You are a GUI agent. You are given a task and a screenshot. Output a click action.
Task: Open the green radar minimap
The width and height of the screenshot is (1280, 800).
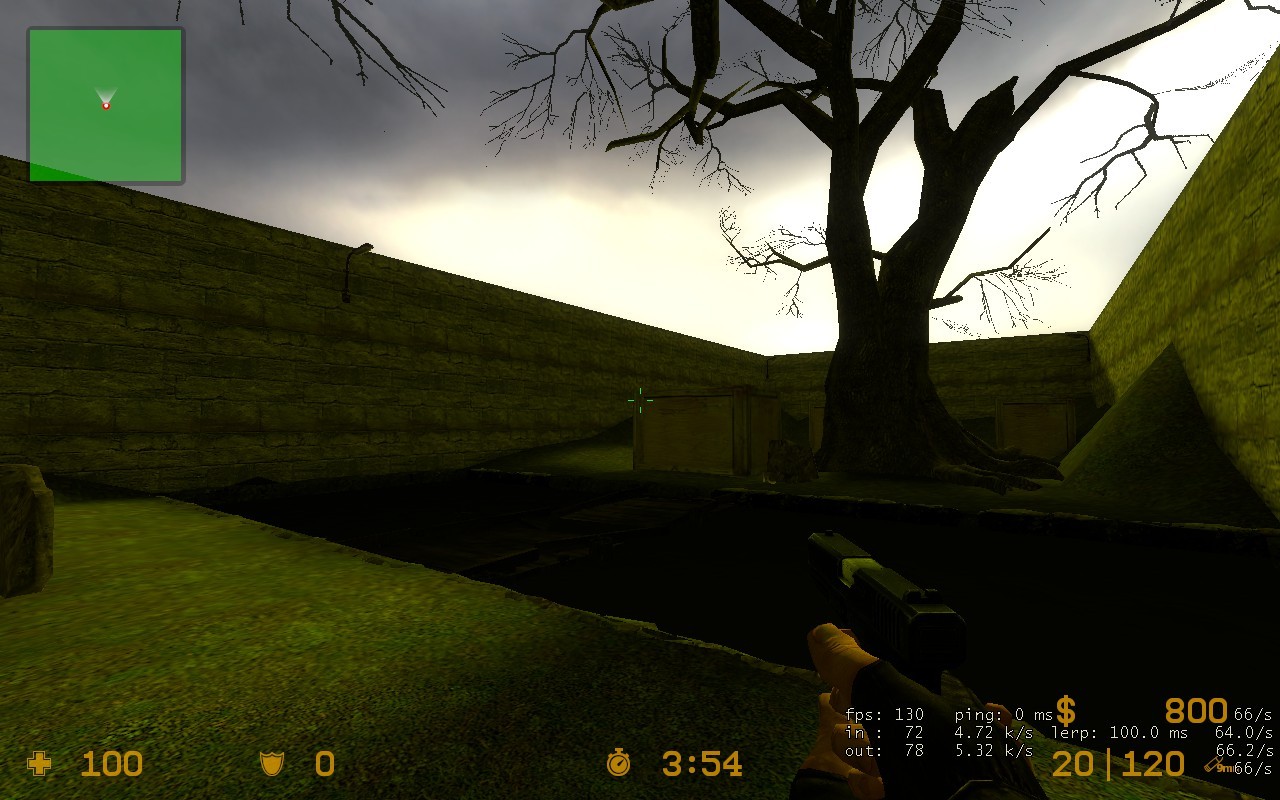[x=104, y=105]
